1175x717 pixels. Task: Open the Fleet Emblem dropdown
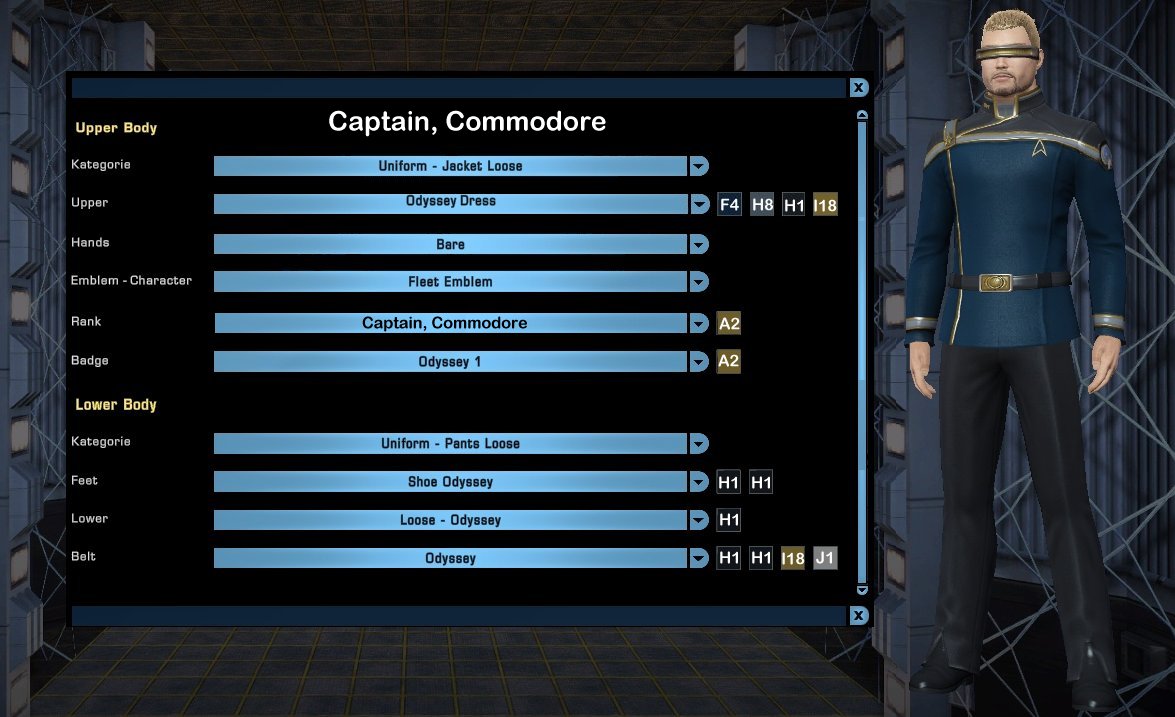(699, 282)
